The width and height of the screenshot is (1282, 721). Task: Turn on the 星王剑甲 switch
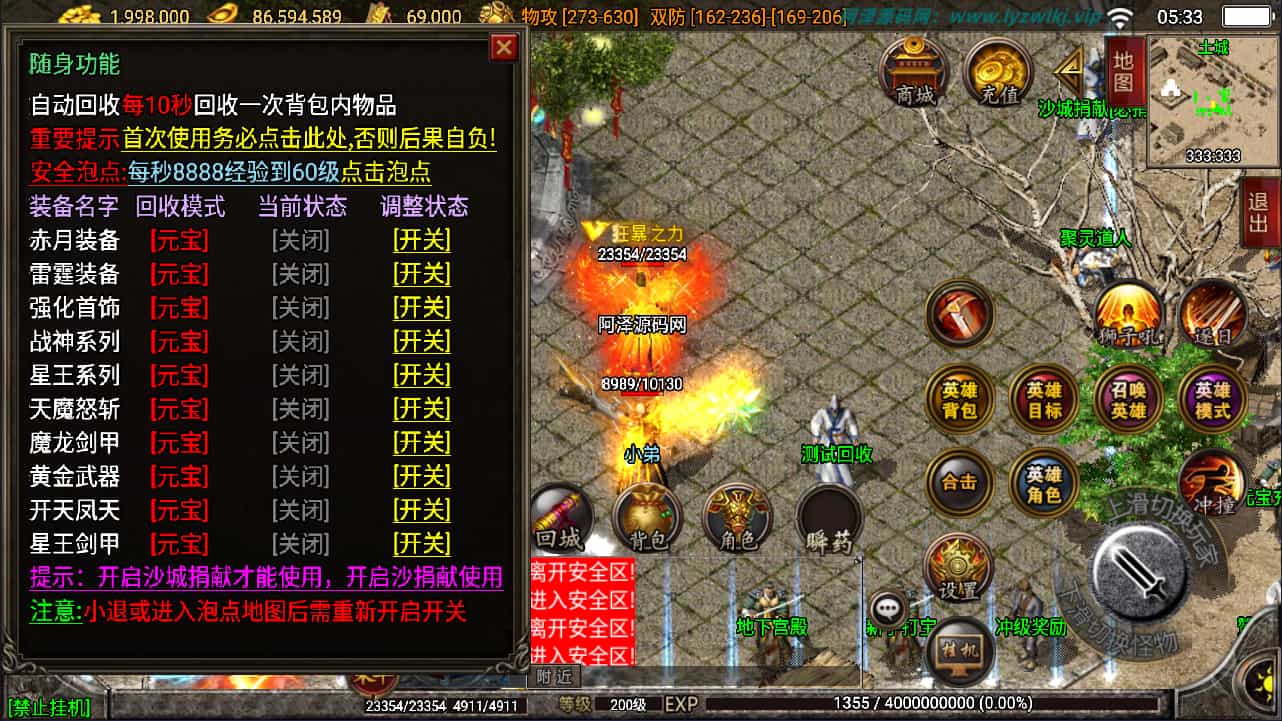click(x=421, y=544)
